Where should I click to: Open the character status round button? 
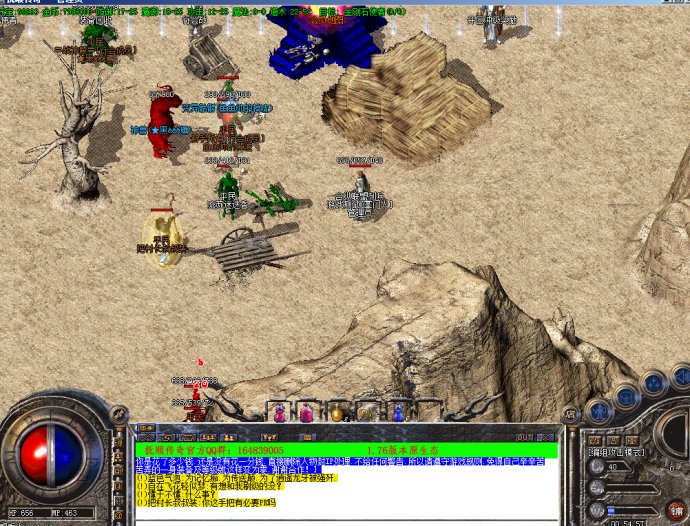click(599, 410)
